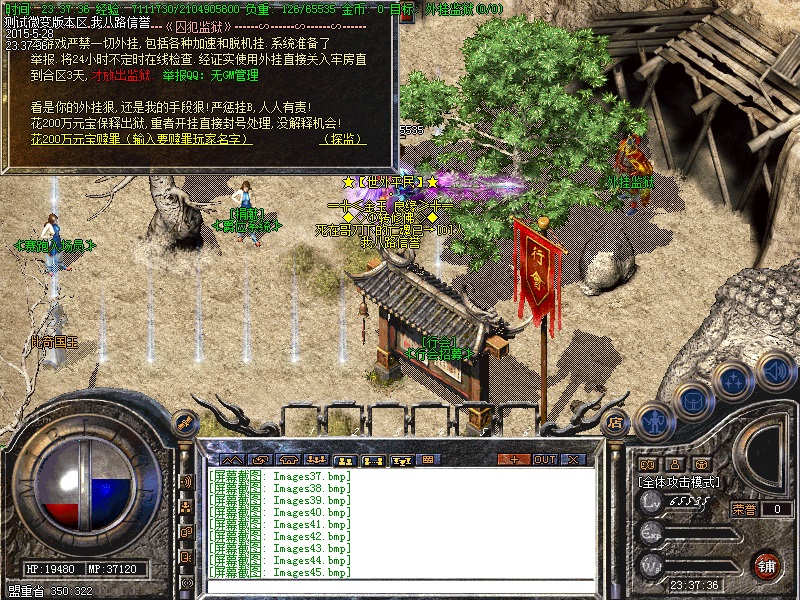Click the red 铺 stall button
This screenshot has width=800, height=600.
point(767,563)
